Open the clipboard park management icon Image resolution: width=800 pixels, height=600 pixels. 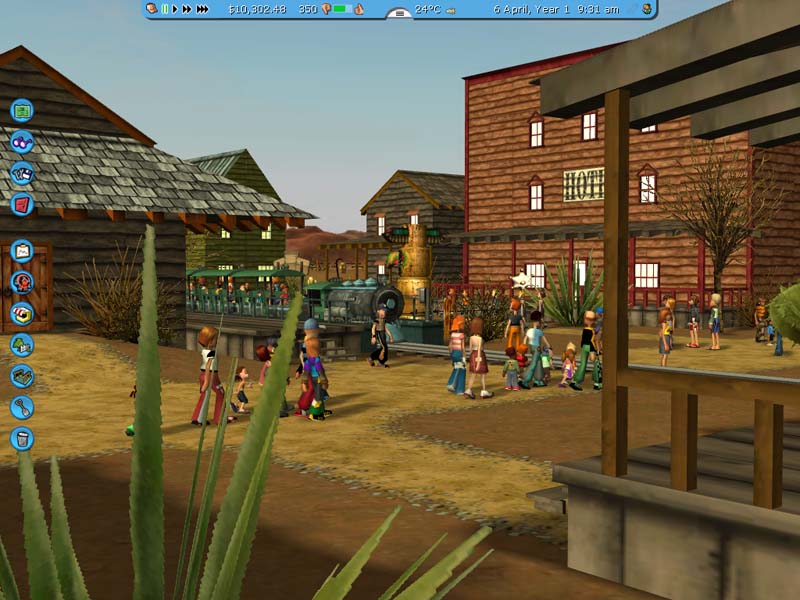point(22,251)
